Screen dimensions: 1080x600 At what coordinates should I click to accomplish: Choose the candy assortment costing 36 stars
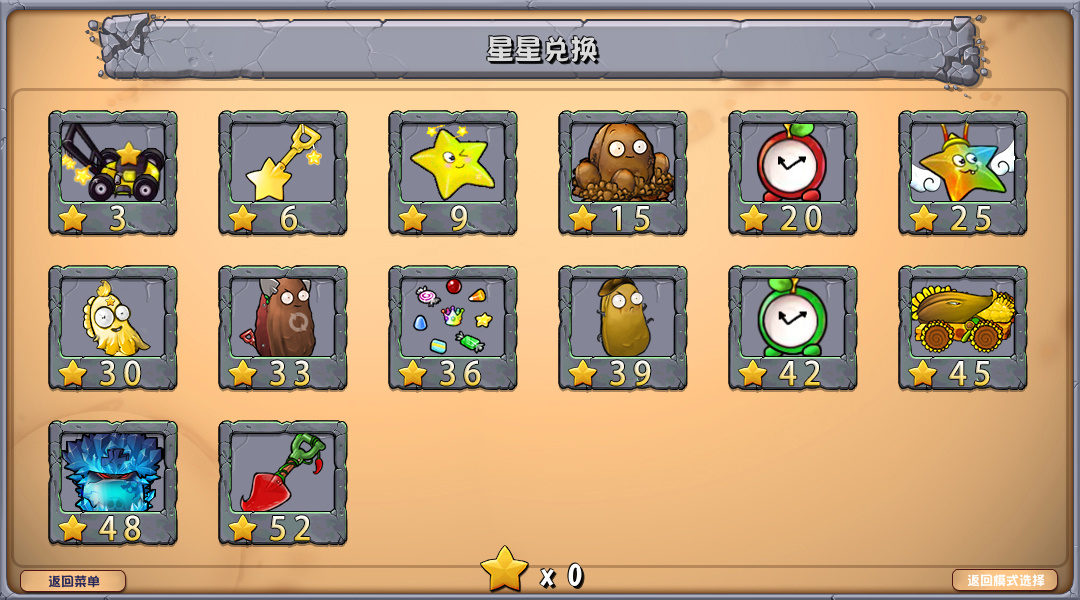[x=453, y=327]
